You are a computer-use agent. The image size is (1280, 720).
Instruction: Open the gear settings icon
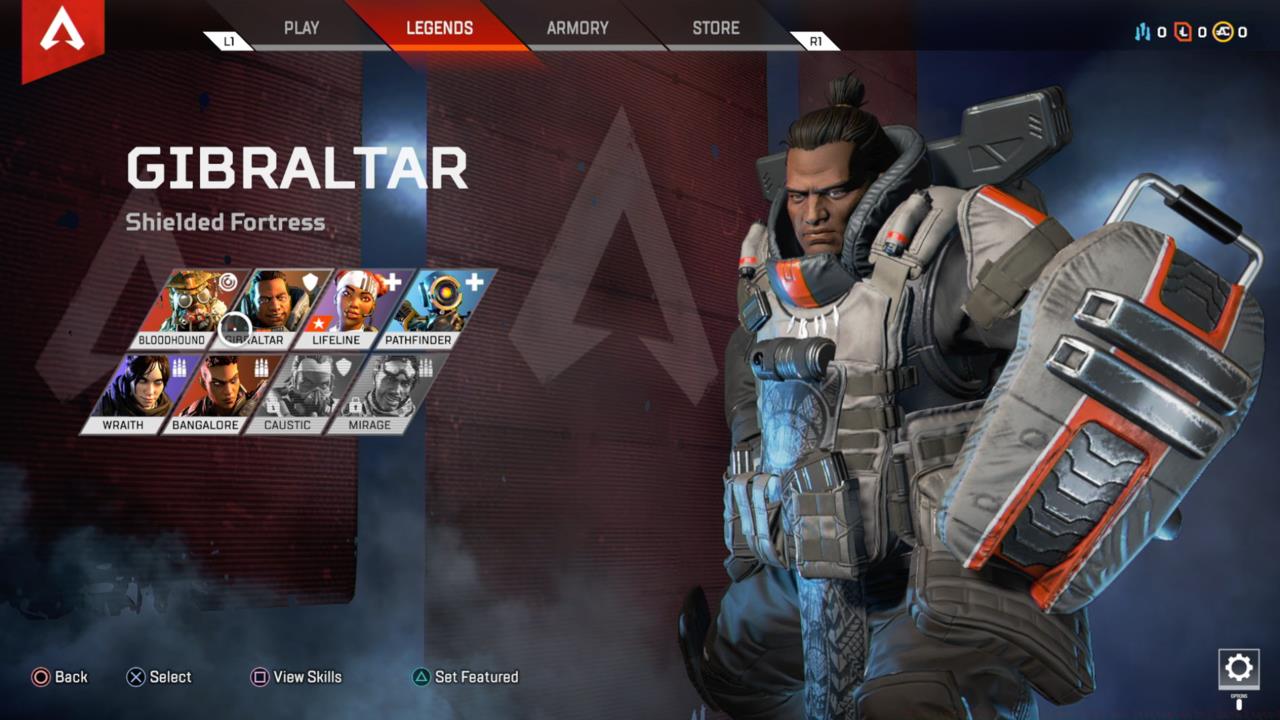click(1238, 667)
